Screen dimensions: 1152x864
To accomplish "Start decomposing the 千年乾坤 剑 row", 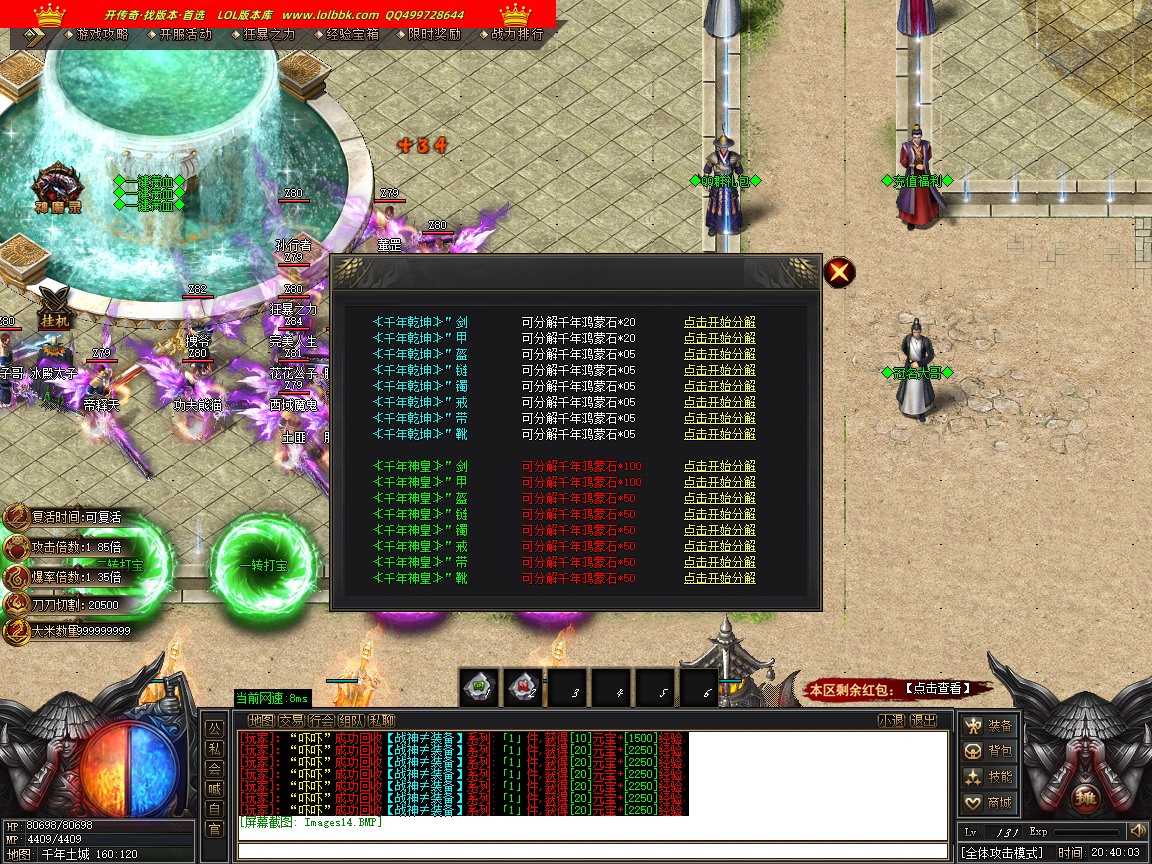I will (x=719, y=323).
